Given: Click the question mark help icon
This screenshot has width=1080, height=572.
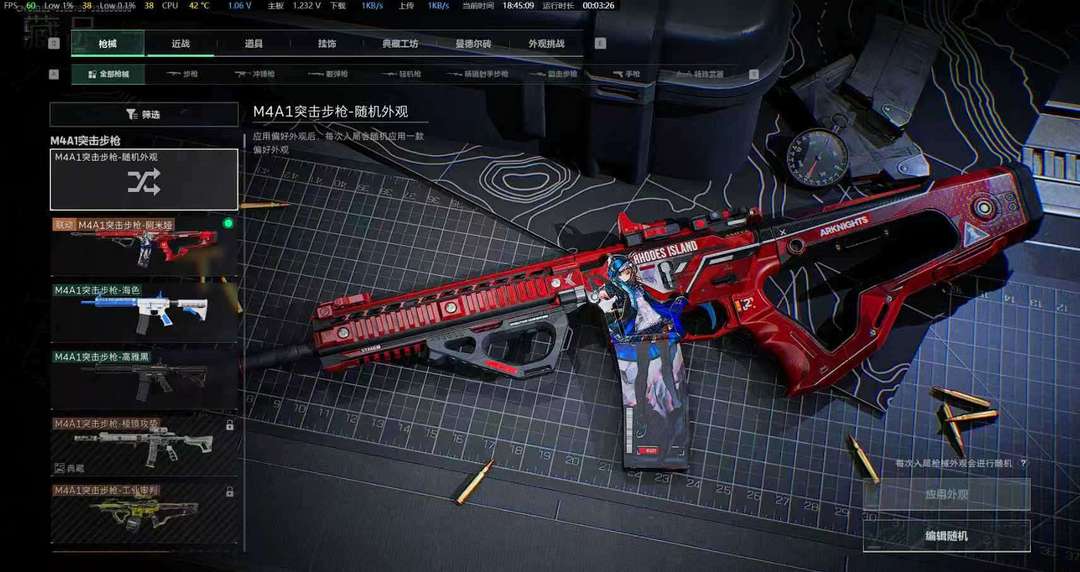Looking at the screenshot, I should [x=1023, y=463].
